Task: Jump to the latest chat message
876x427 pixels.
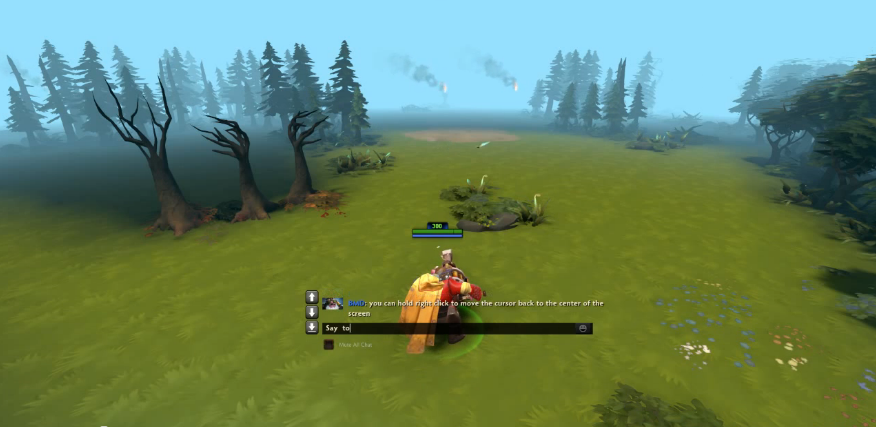Action: click(312, 327)
